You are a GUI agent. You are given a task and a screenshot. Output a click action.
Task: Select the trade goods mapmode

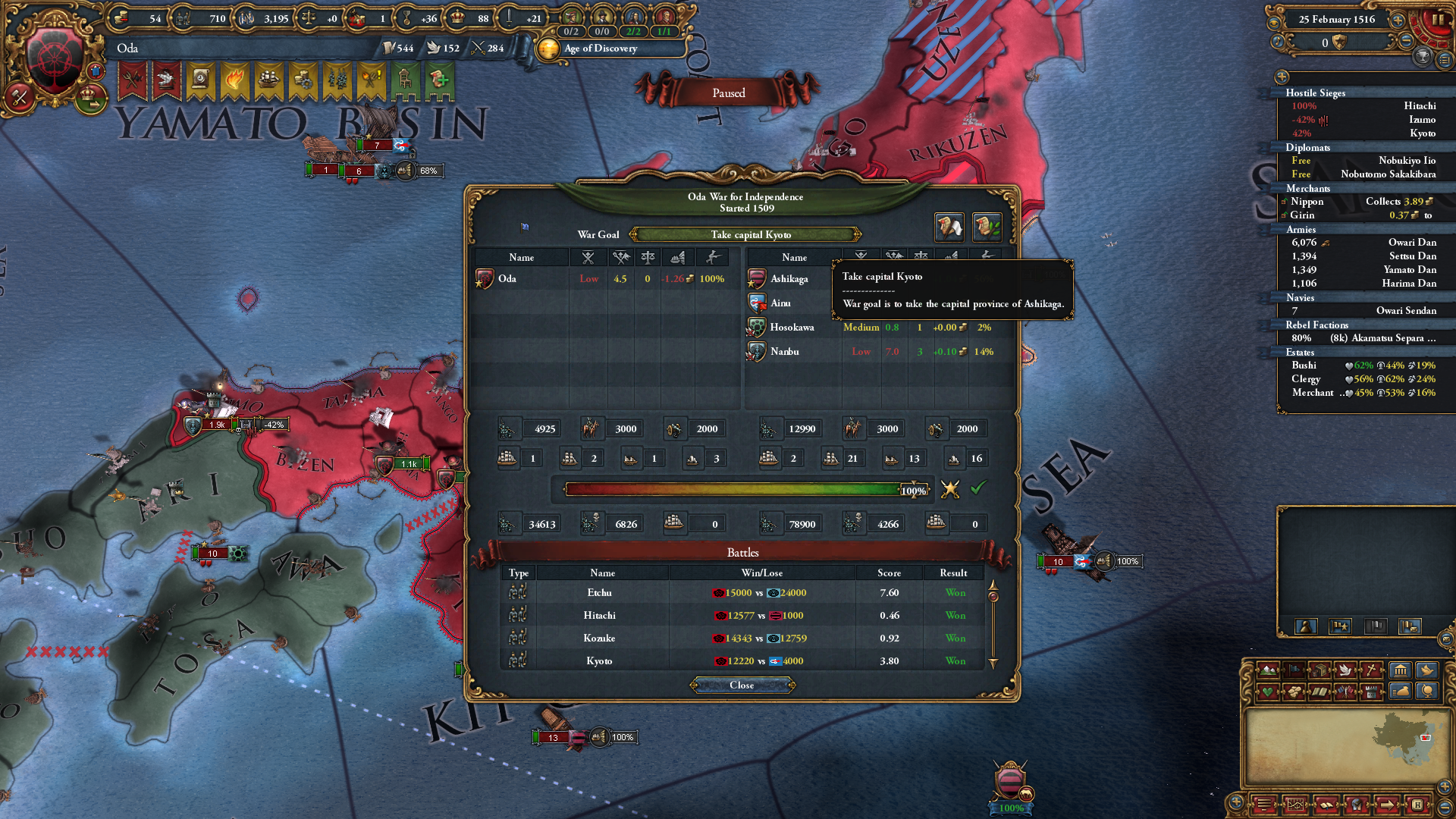click(x=1320, y=672)
